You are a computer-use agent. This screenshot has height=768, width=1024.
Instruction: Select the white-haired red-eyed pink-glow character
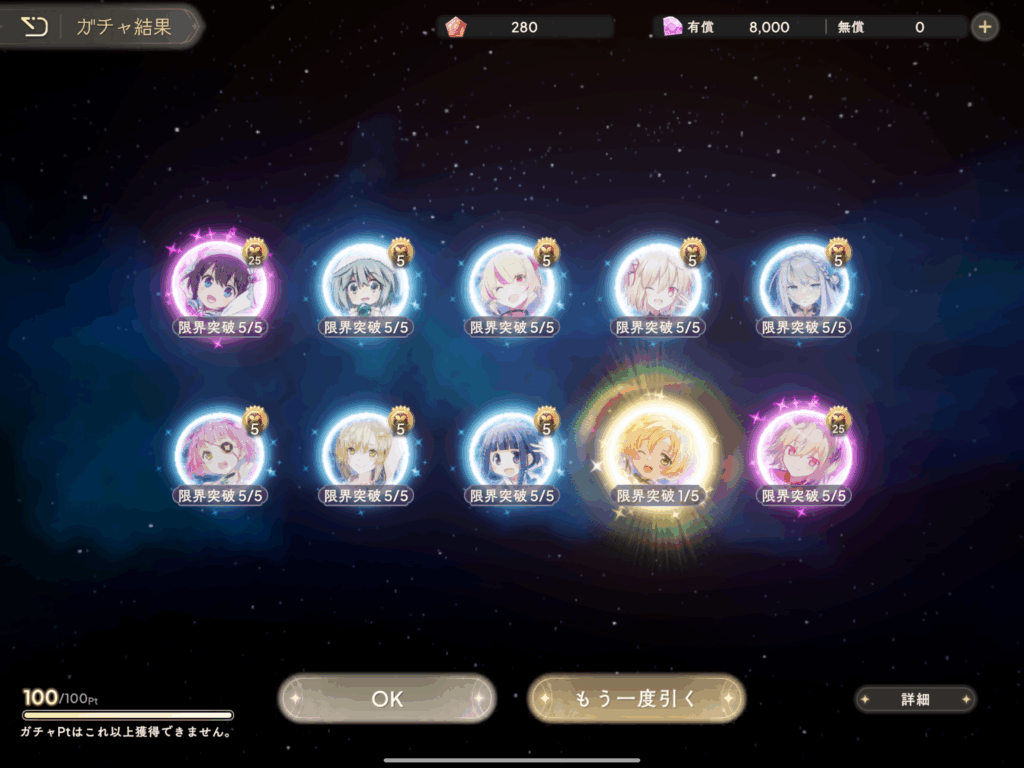(805, 454)
